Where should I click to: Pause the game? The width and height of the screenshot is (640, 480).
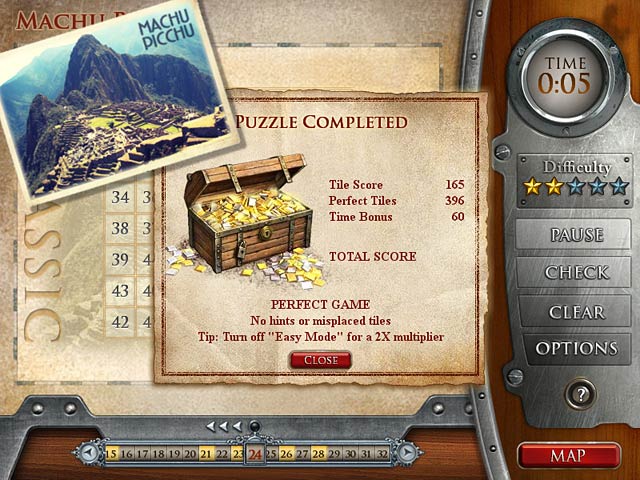point(577,235)
